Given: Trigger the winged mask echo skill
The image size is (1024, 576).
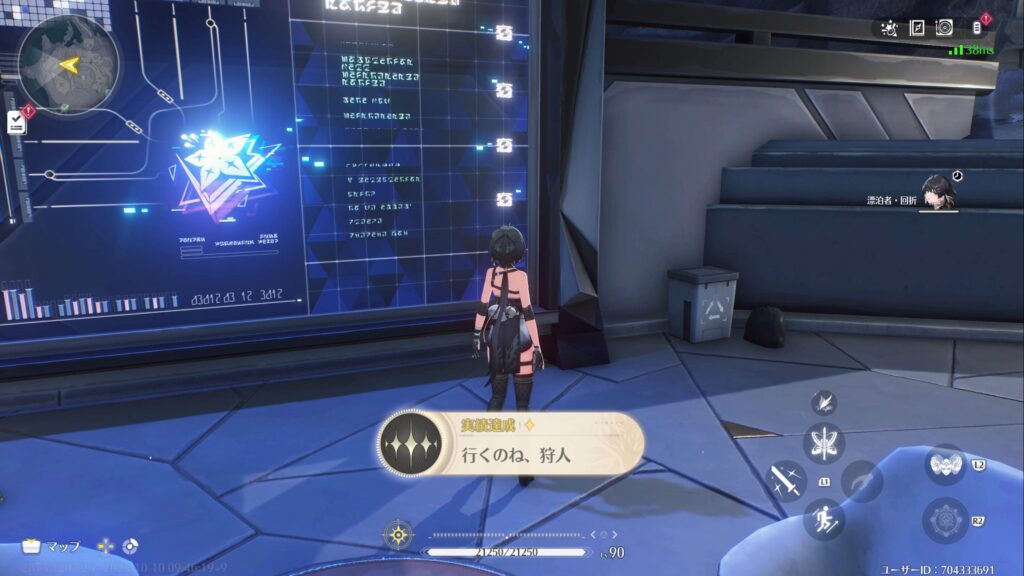Looking at the screenshot, I should coord(945,465).
